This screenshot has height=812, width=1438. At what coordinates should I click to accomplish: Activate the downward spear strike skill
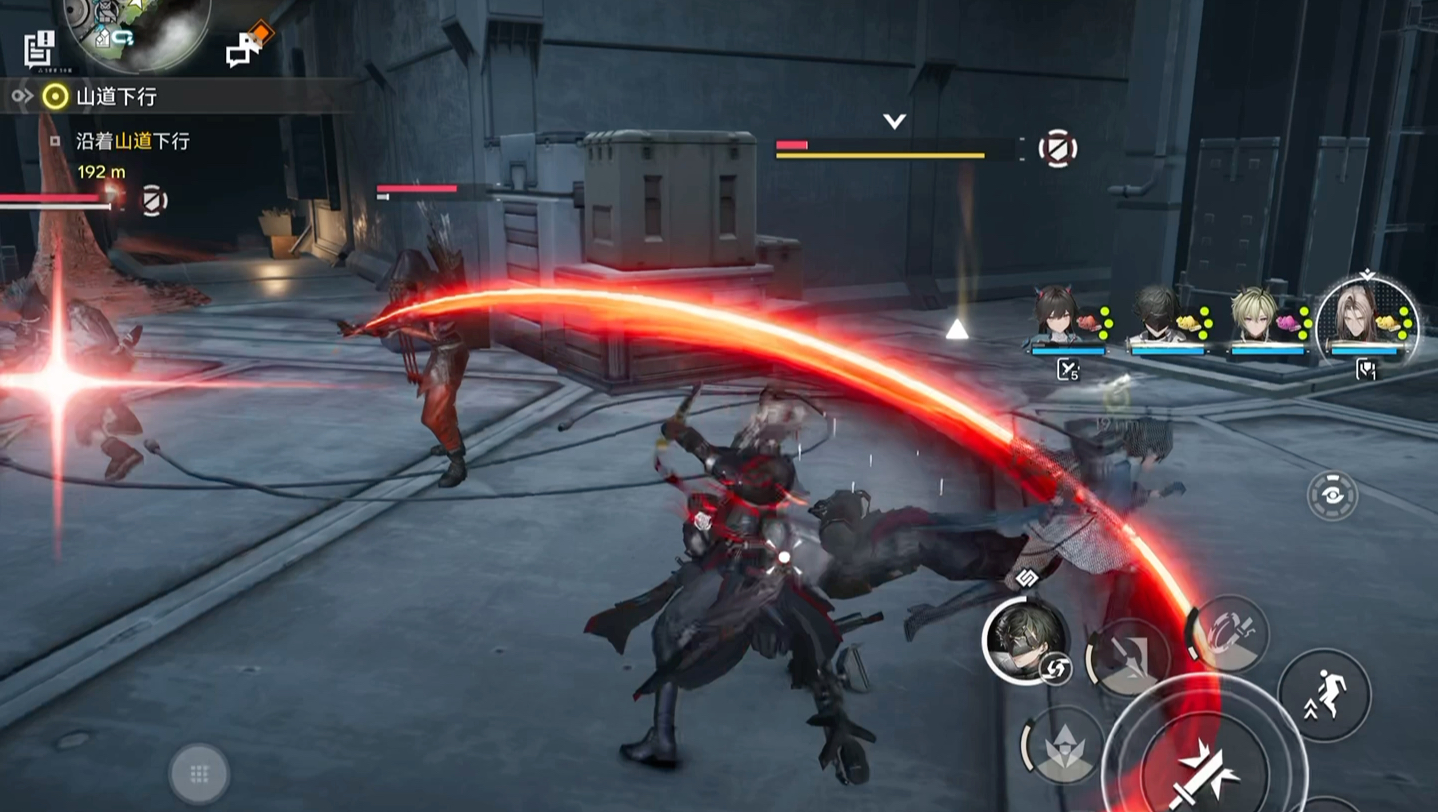point(1128,658)
